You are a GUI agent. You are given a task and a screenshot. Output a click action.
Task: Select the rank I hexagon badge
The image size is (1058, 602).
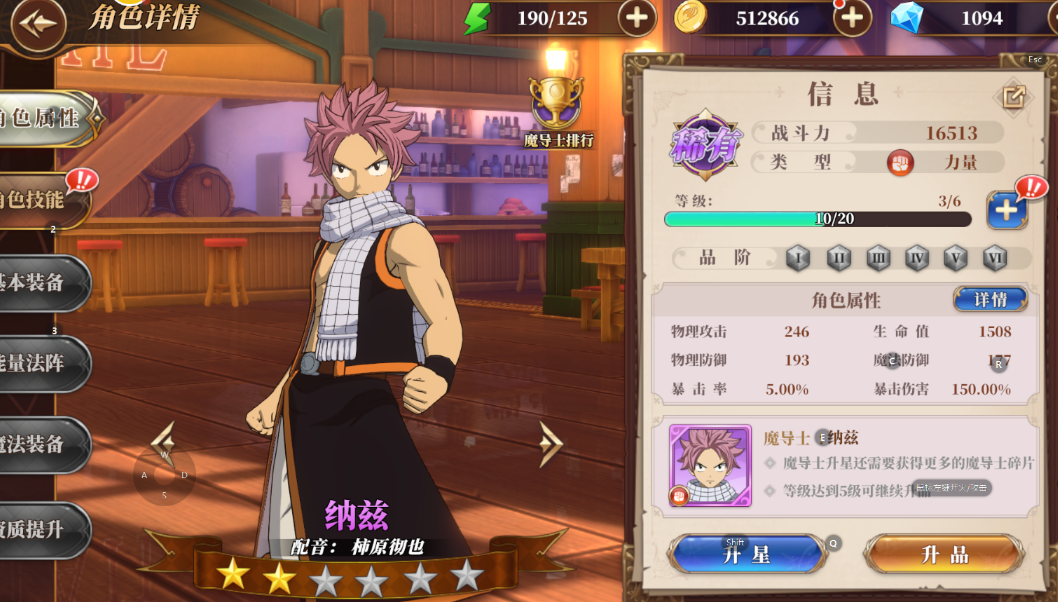[x=797, y=258]
